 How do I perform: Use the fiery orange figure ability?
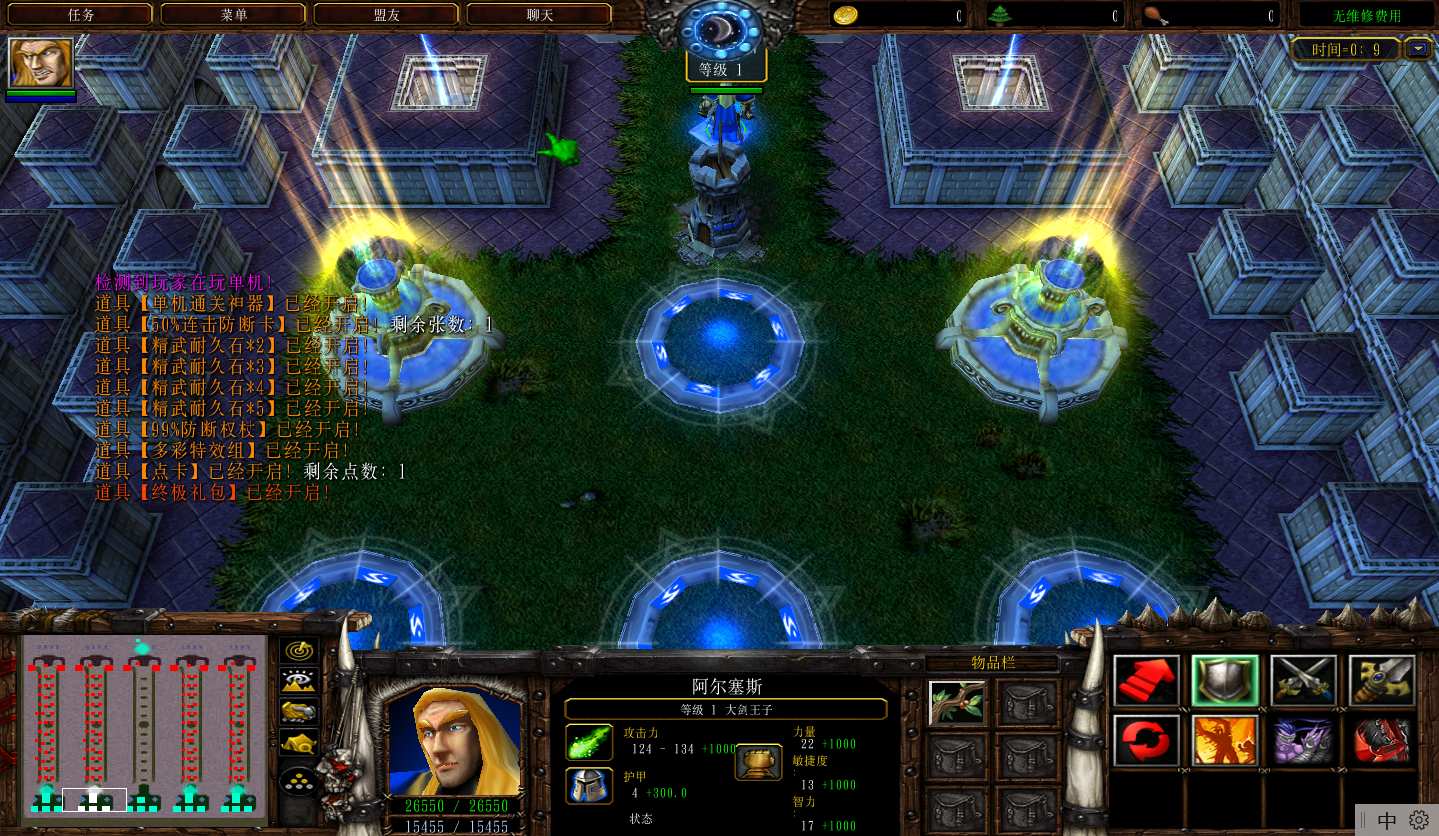point(1224,740)
